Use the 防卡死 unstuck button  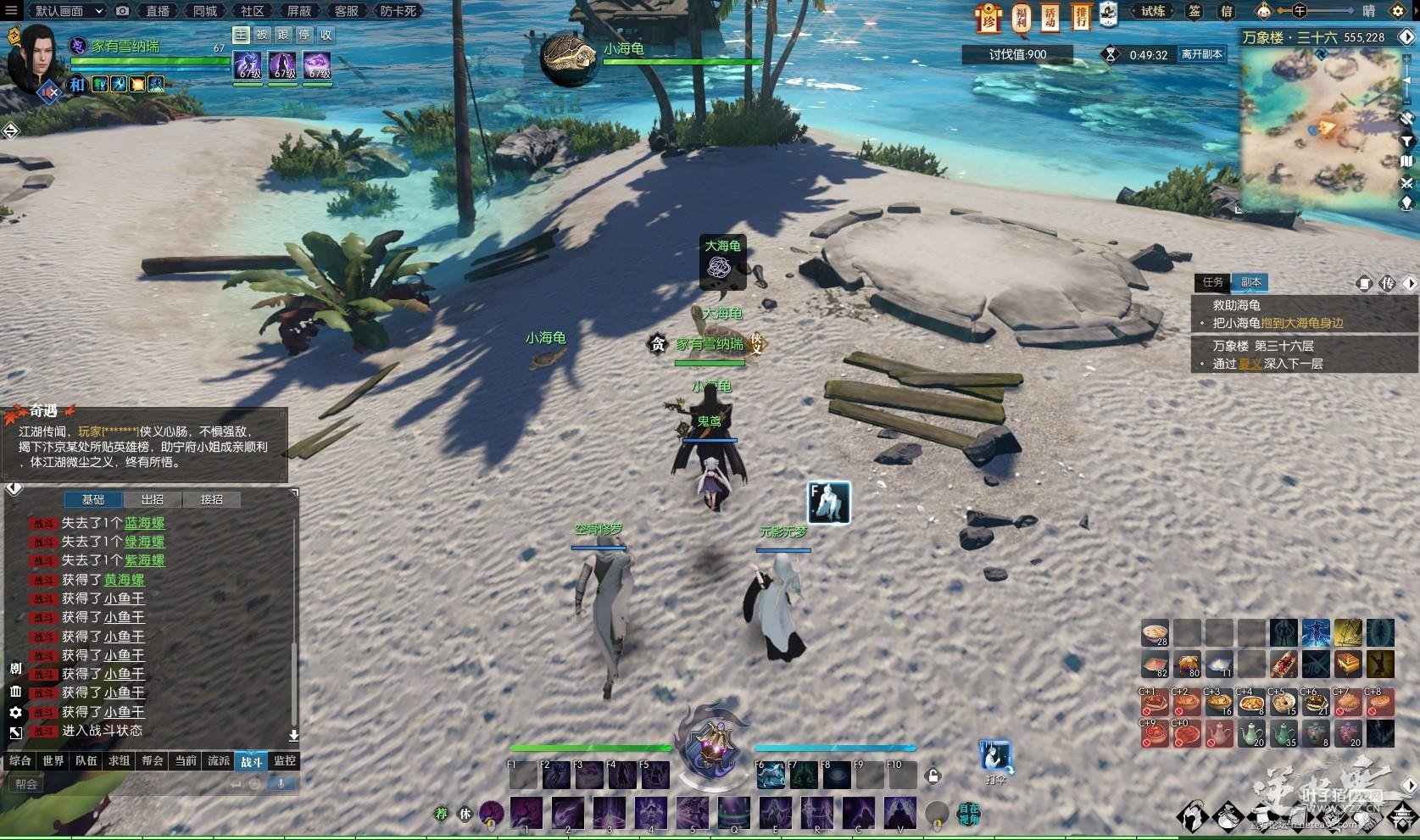click(398, 11)
